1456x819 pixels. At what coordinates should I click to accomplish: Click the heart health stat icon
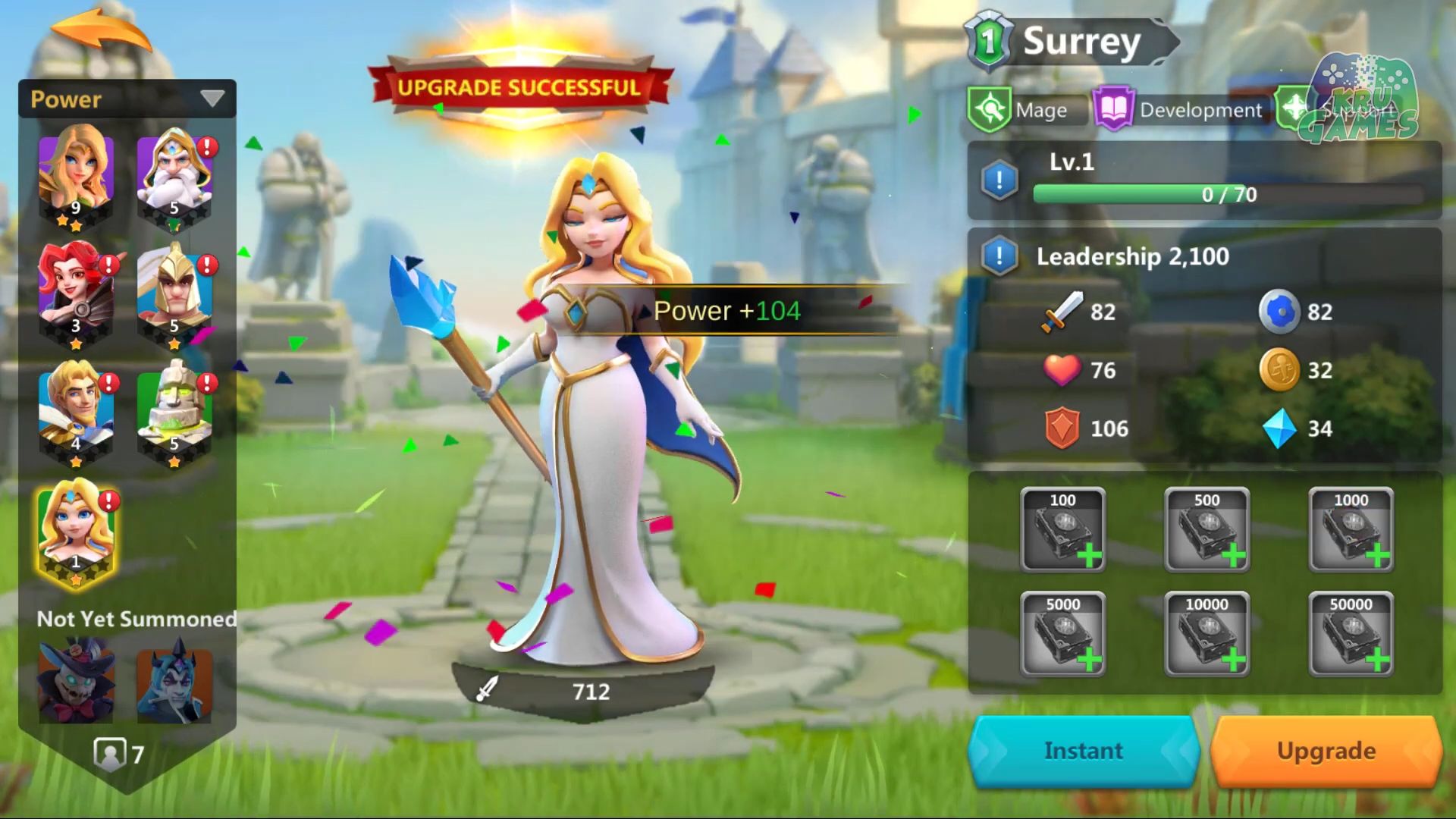1064,370
